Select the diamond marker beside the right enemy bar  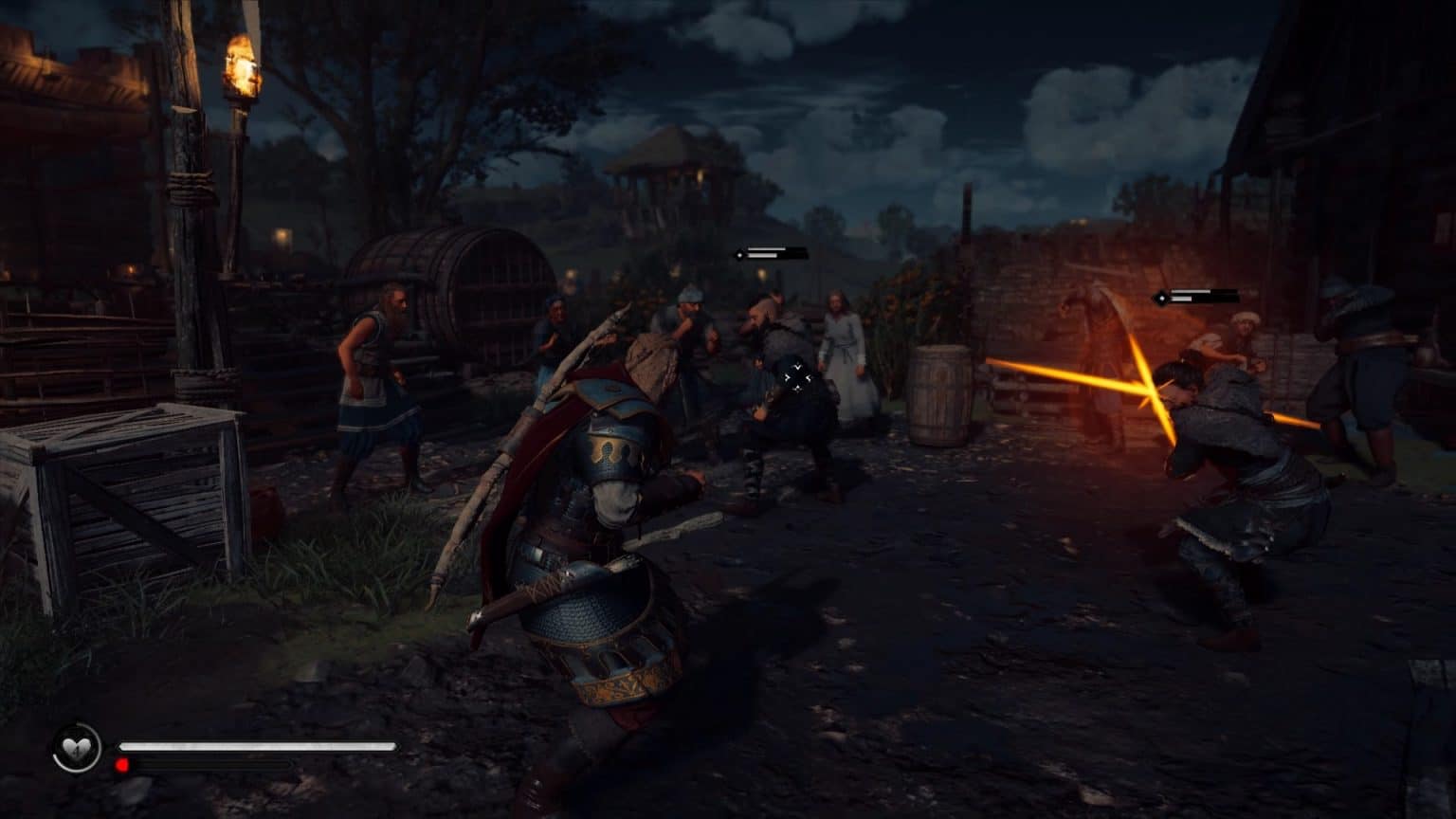coord(1162,297)
